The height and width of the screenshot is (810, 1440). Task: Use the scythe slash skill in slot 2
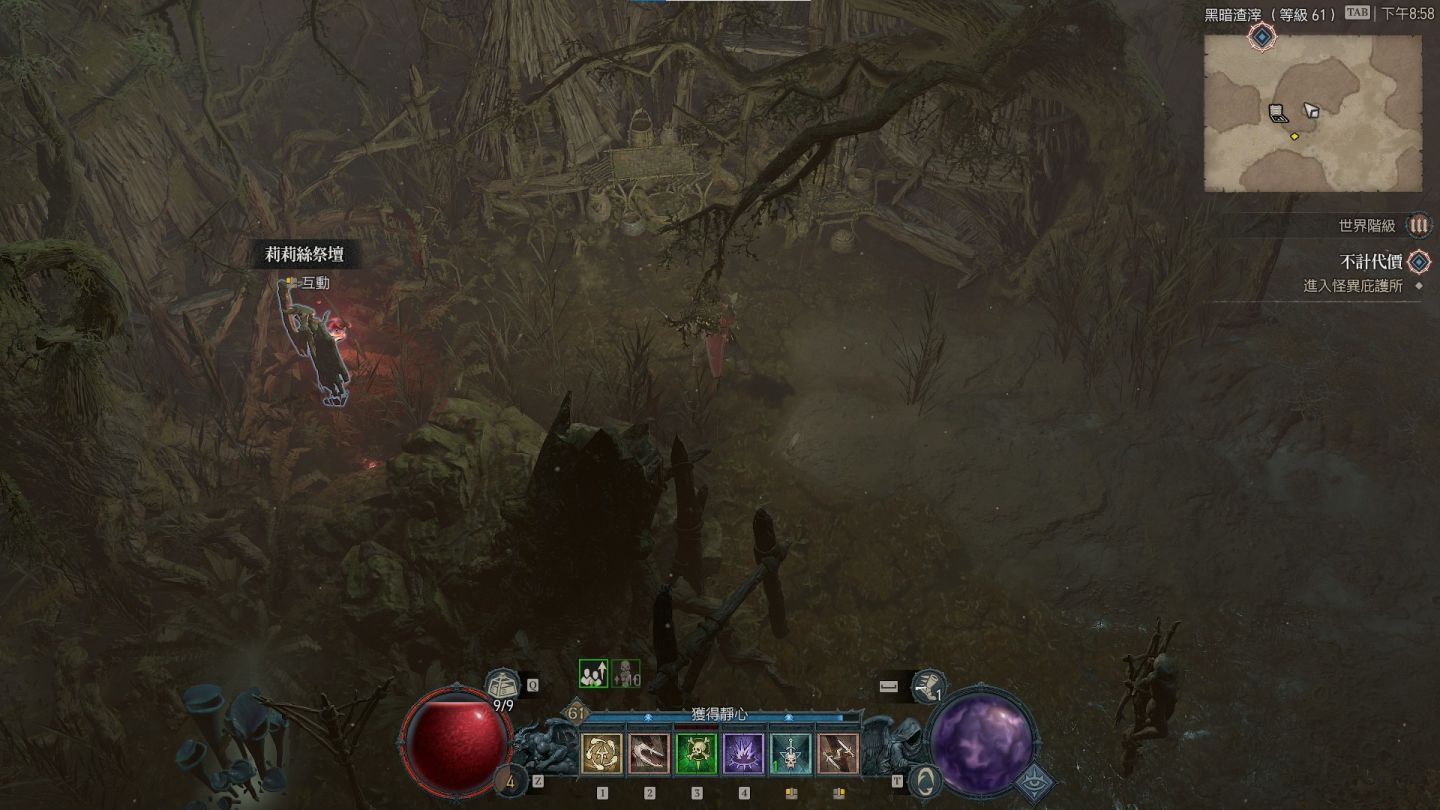point(649,754)
